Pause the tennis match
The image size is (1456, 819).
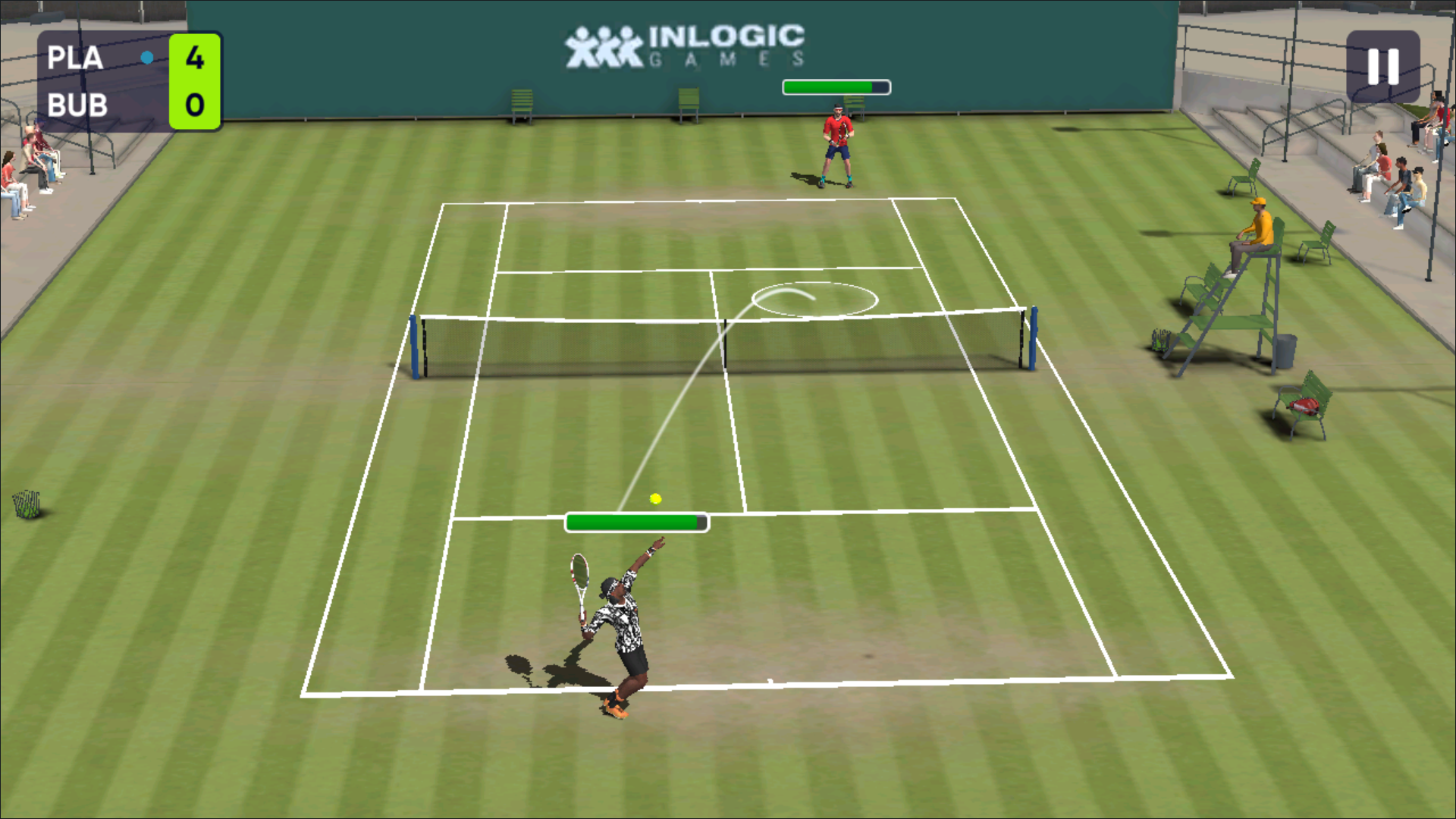1382,67
